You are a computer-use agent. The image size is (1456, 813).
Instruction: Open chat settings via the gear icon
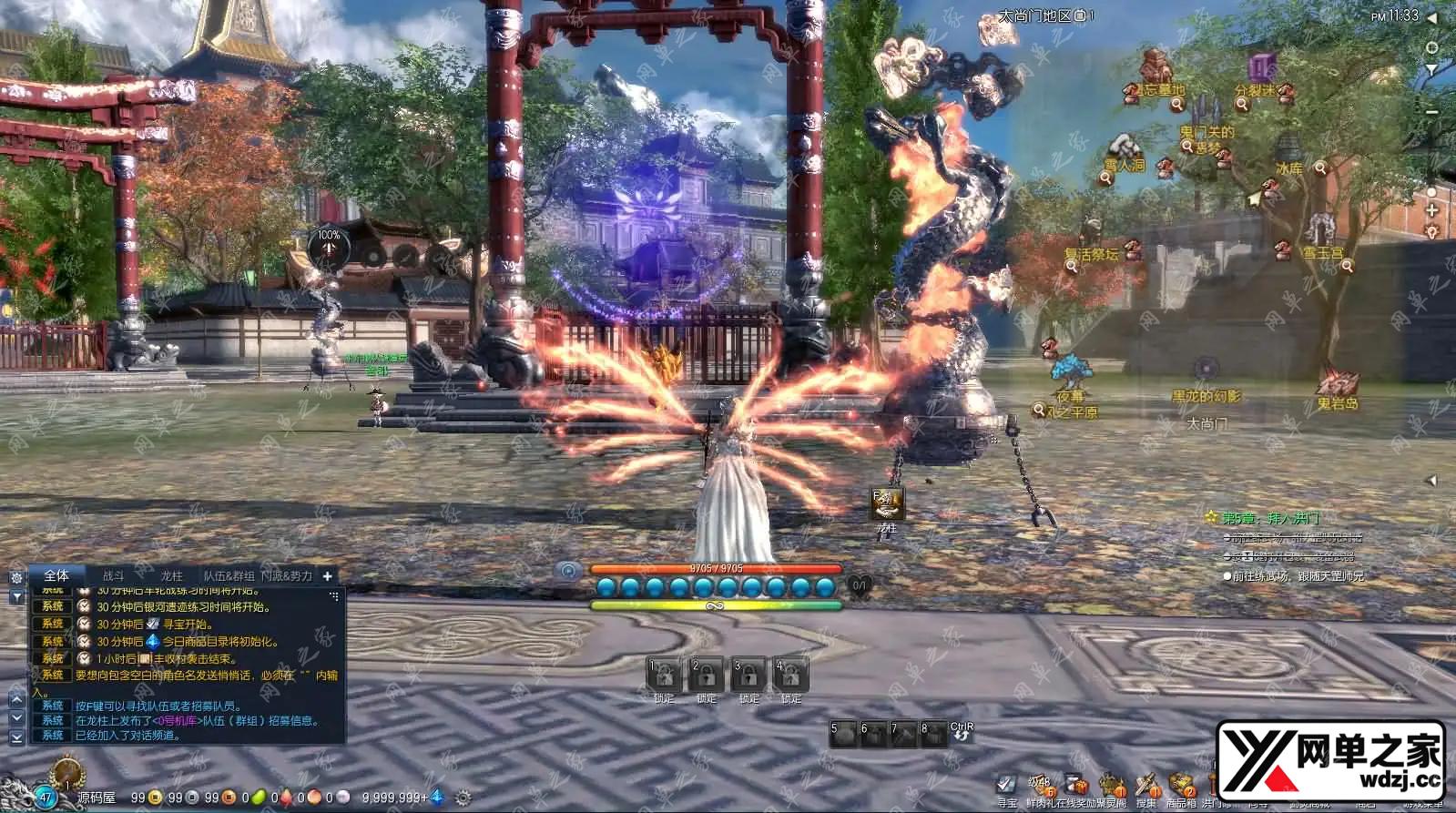(x=16, y=577)
